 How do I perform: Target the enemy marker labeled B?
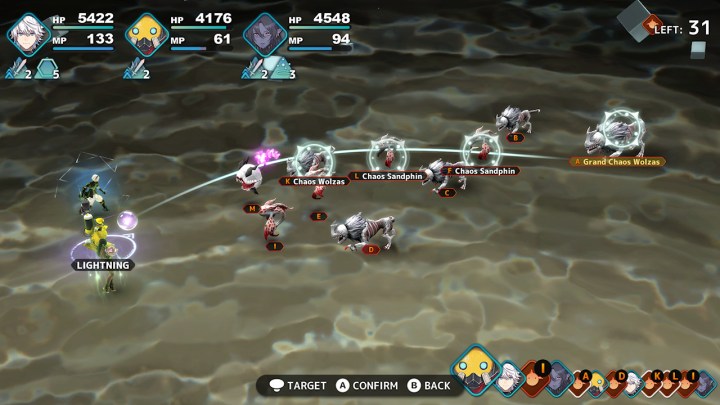tap(516, 138)
